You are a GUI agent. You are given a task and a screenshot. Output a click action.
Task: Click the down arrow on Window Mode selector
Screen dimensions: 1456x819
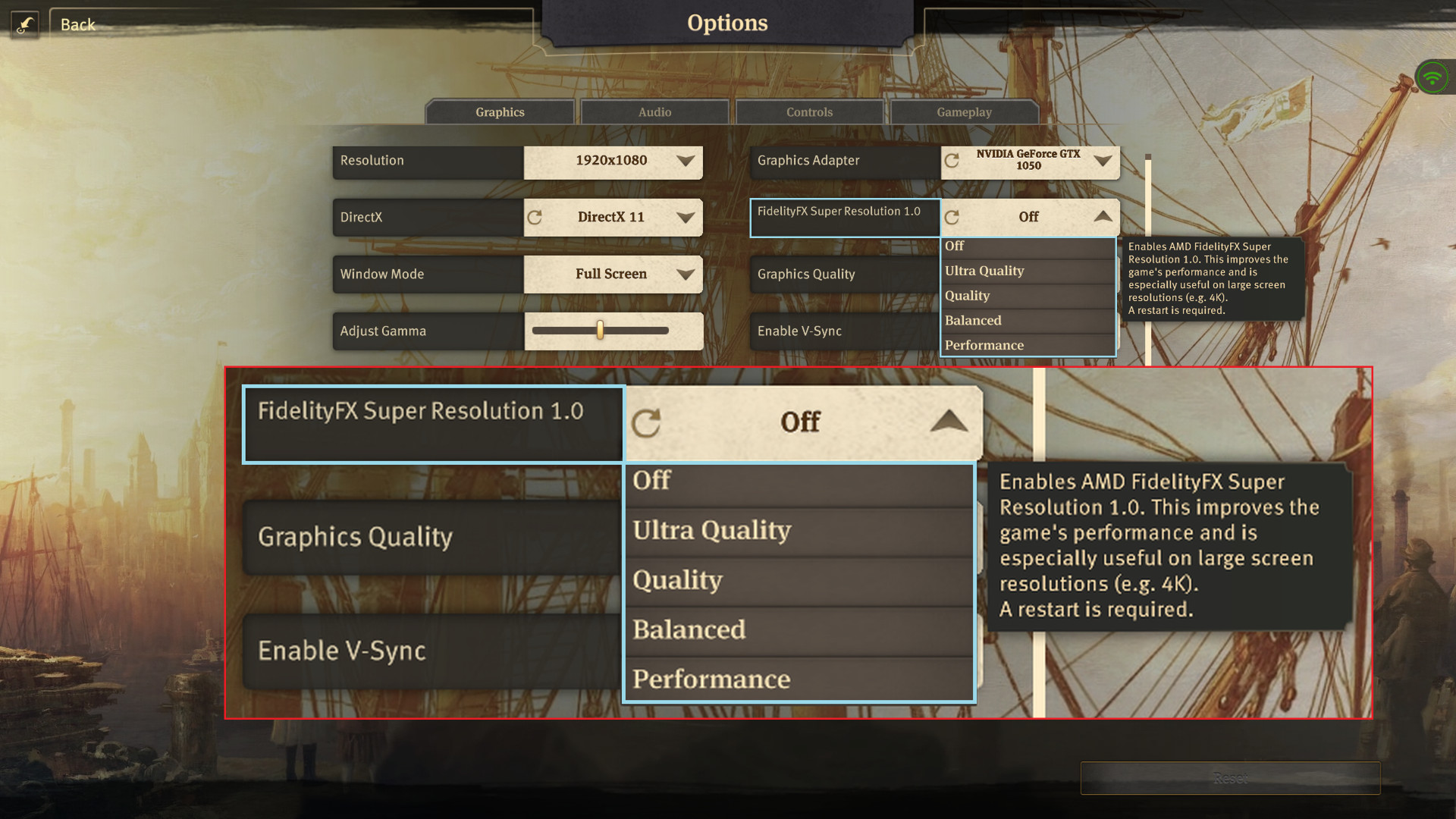click(685, 274)
